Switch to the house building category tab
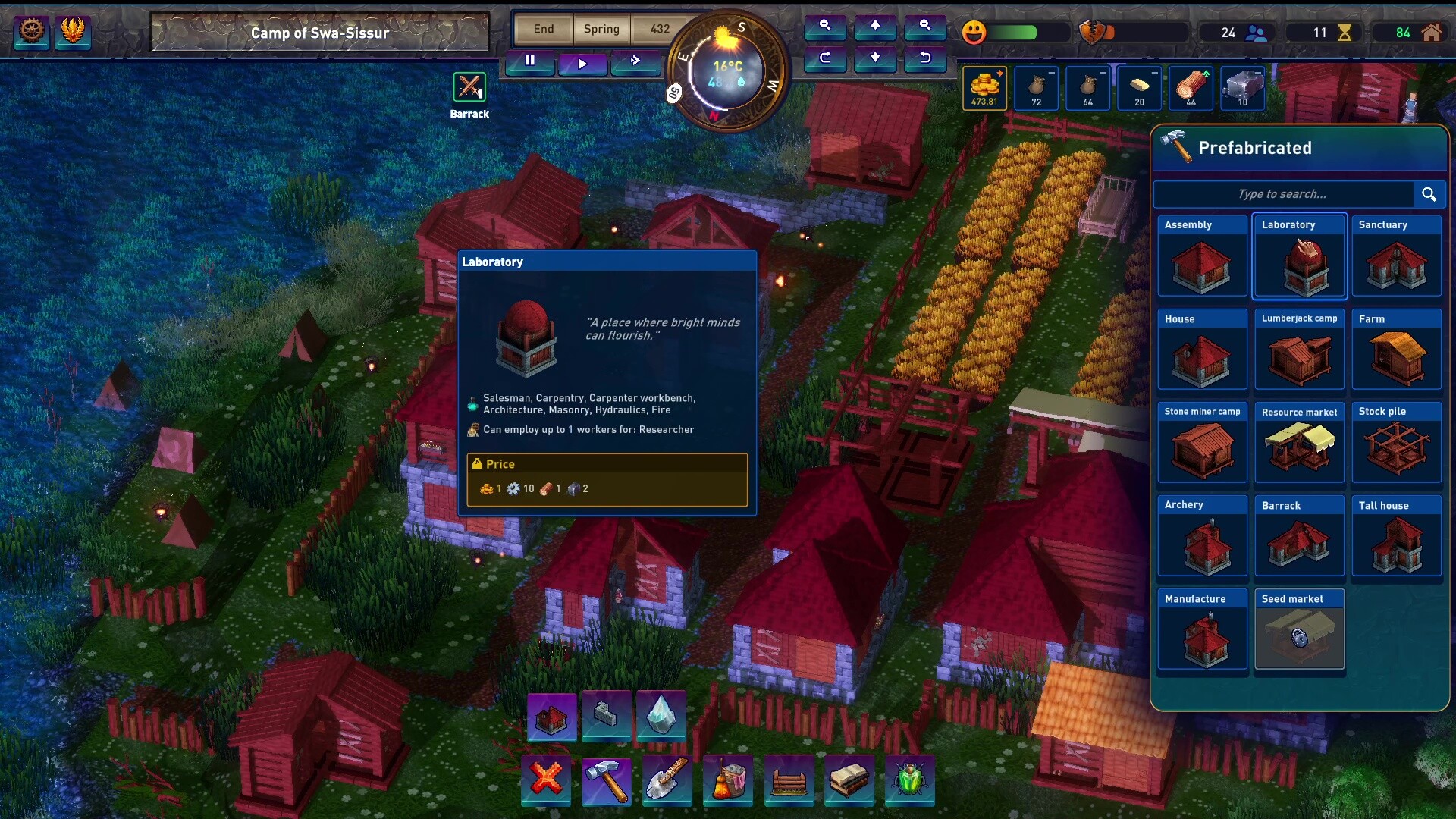 click(552, 717)
